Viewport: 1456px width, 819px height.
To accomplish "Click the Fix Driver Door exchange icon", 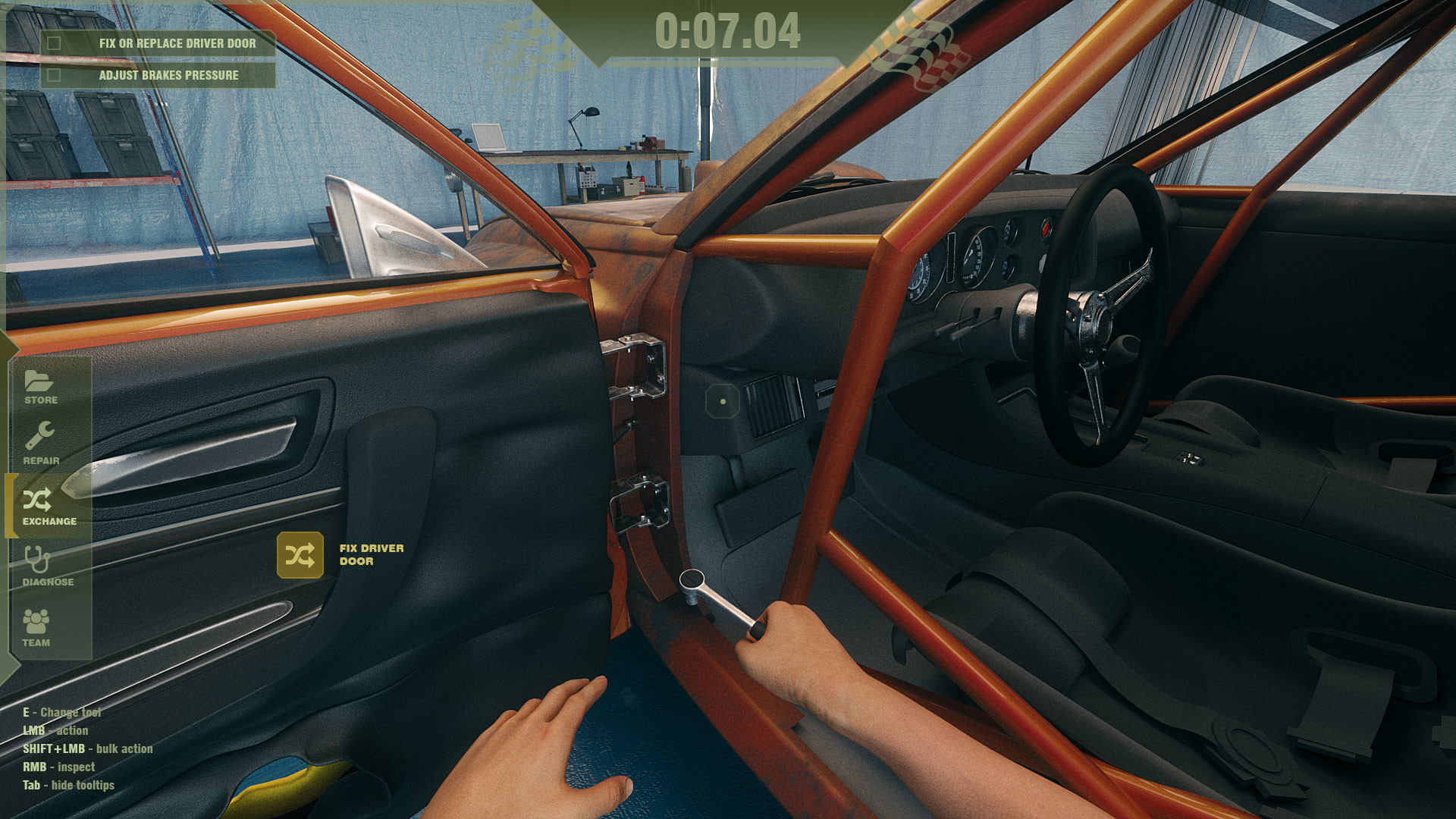I will tap(300, 555).
